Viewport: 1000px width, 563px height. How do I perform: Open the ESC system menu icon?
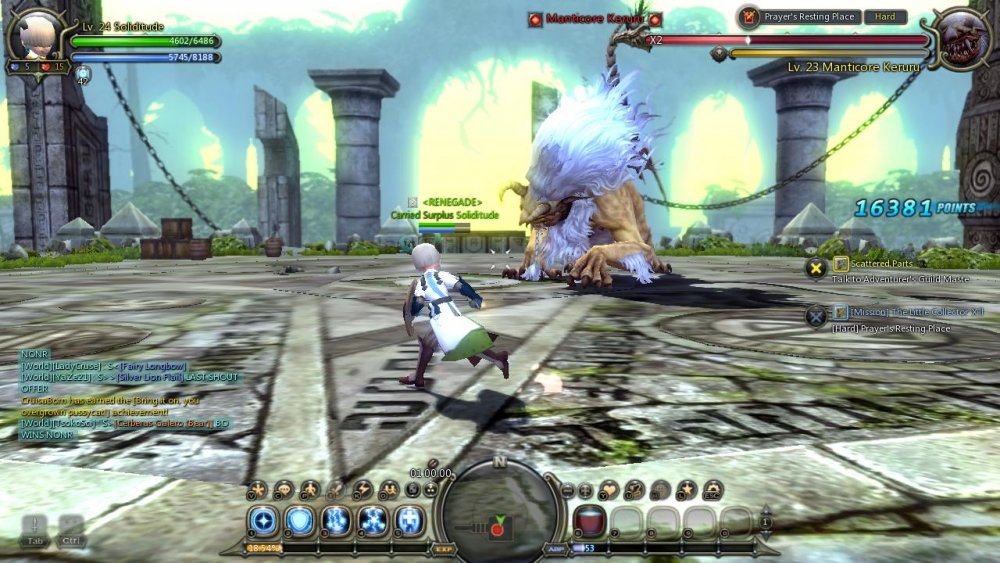pyautogui.click(x=712, y=489)
